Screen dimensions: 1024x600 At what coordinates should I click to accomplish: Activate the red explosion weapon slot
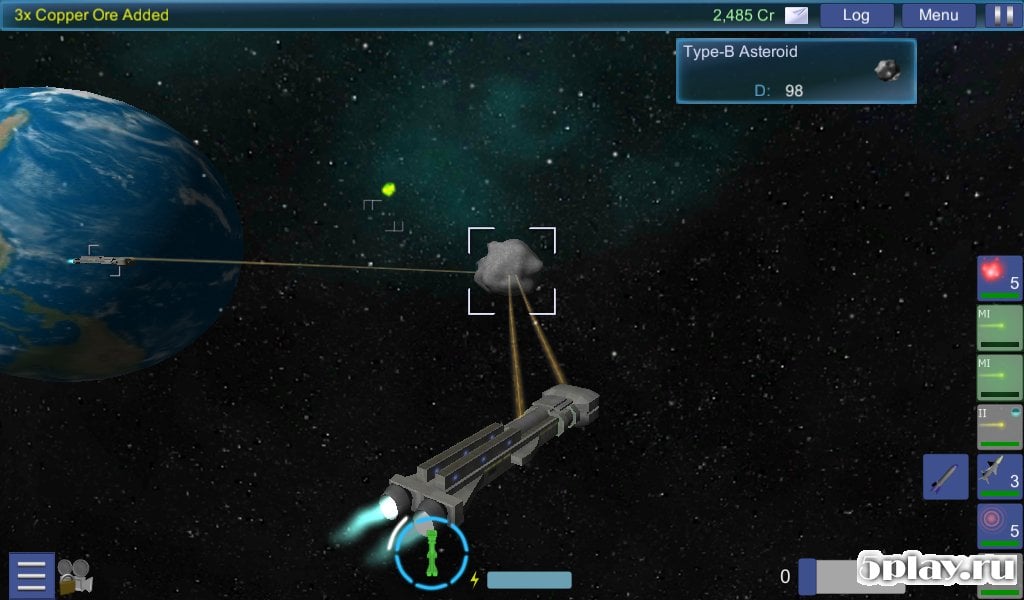999,279
